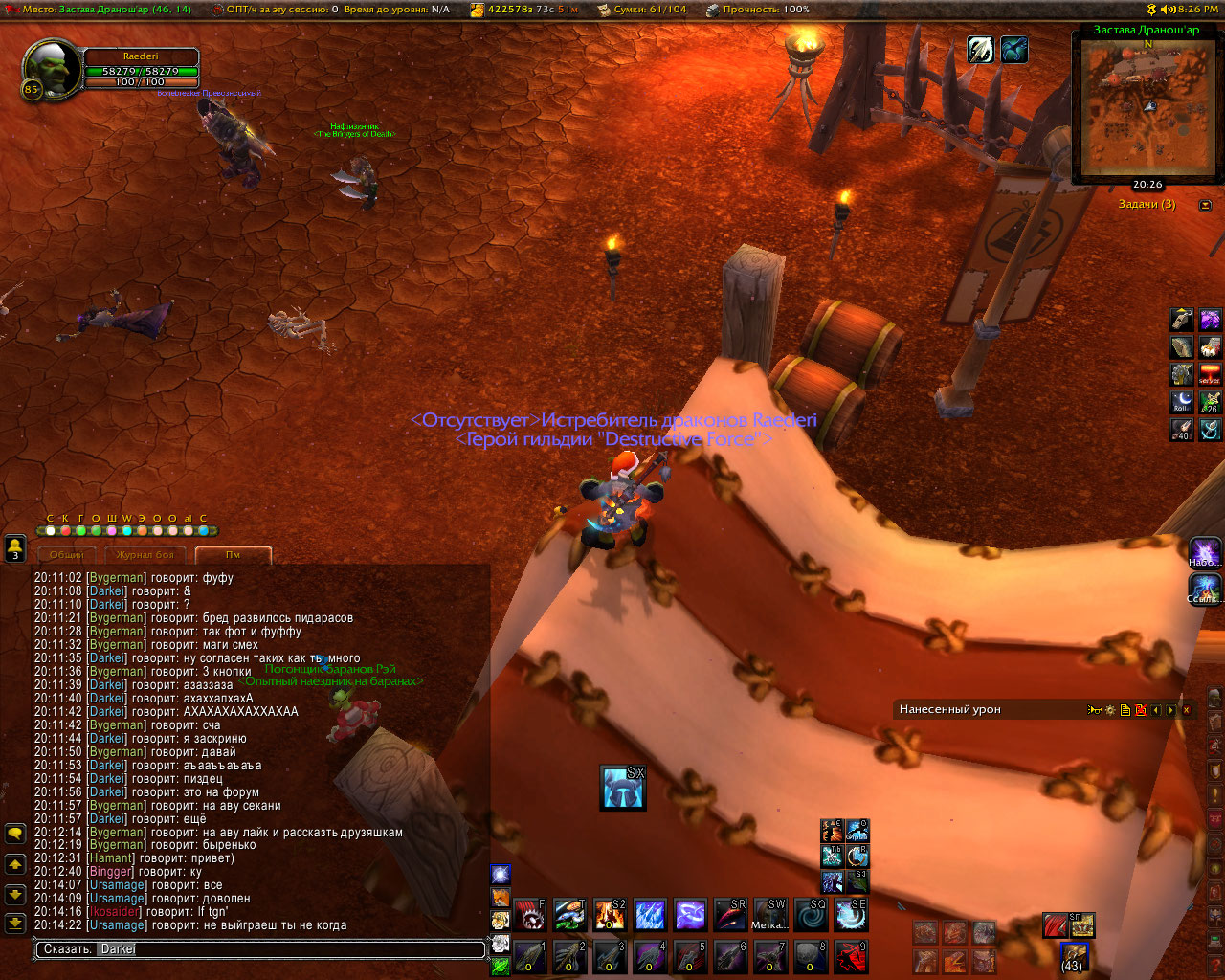The width and height of the screenshot is (1225, 980).
Task: Open the Журнал боя chat tab
Action: click(x=145, y=555)
